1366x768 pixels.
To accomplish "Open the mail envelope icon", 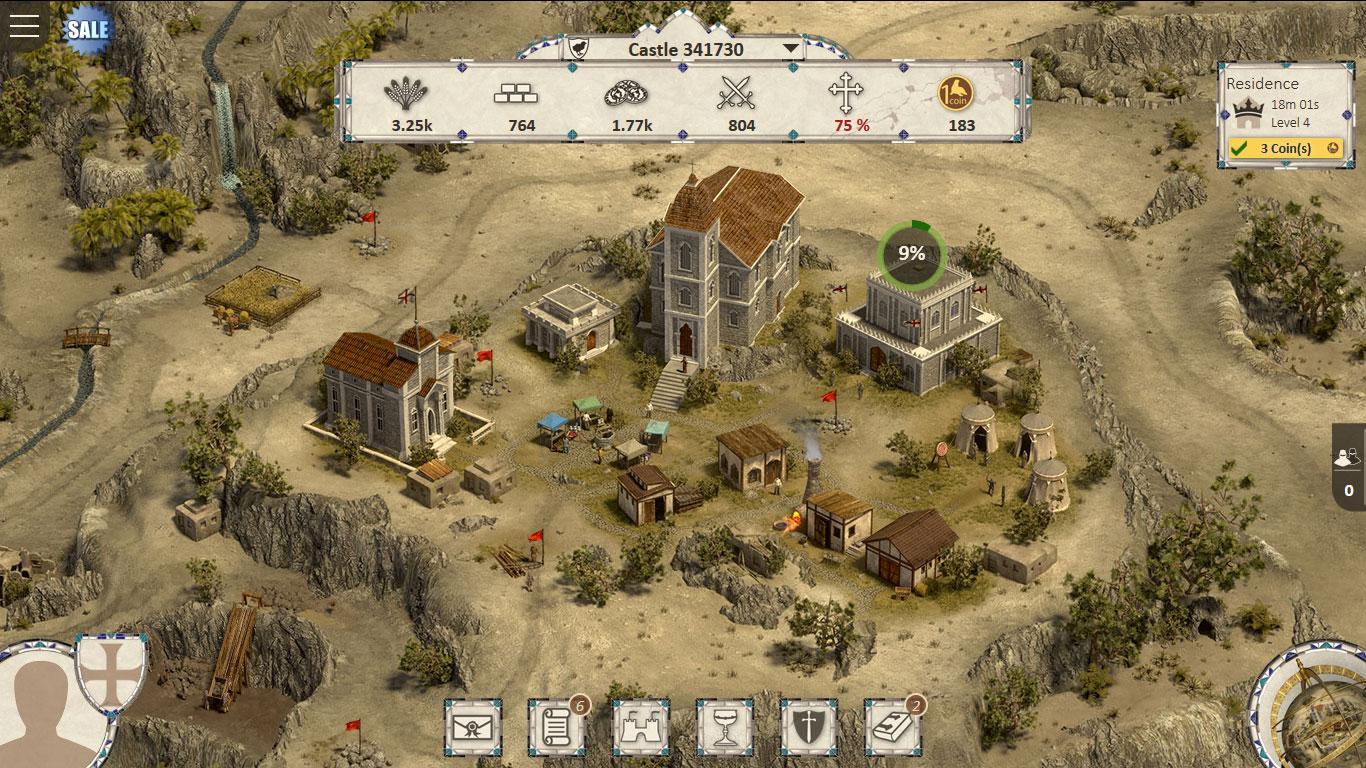I will coord(471,727).
